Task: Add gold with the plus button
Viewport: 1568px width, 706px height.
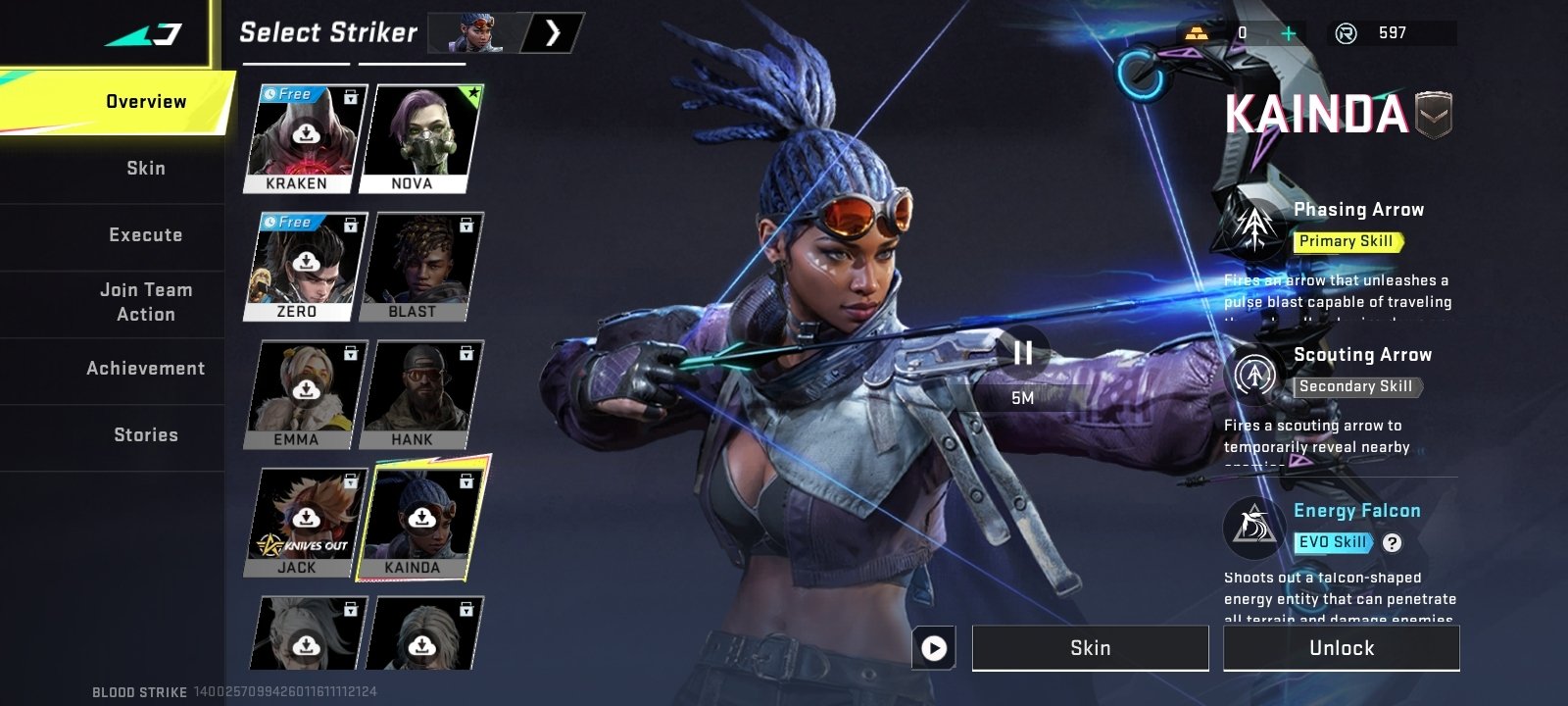Action: pyautogui.click(x=1289, y=33)
